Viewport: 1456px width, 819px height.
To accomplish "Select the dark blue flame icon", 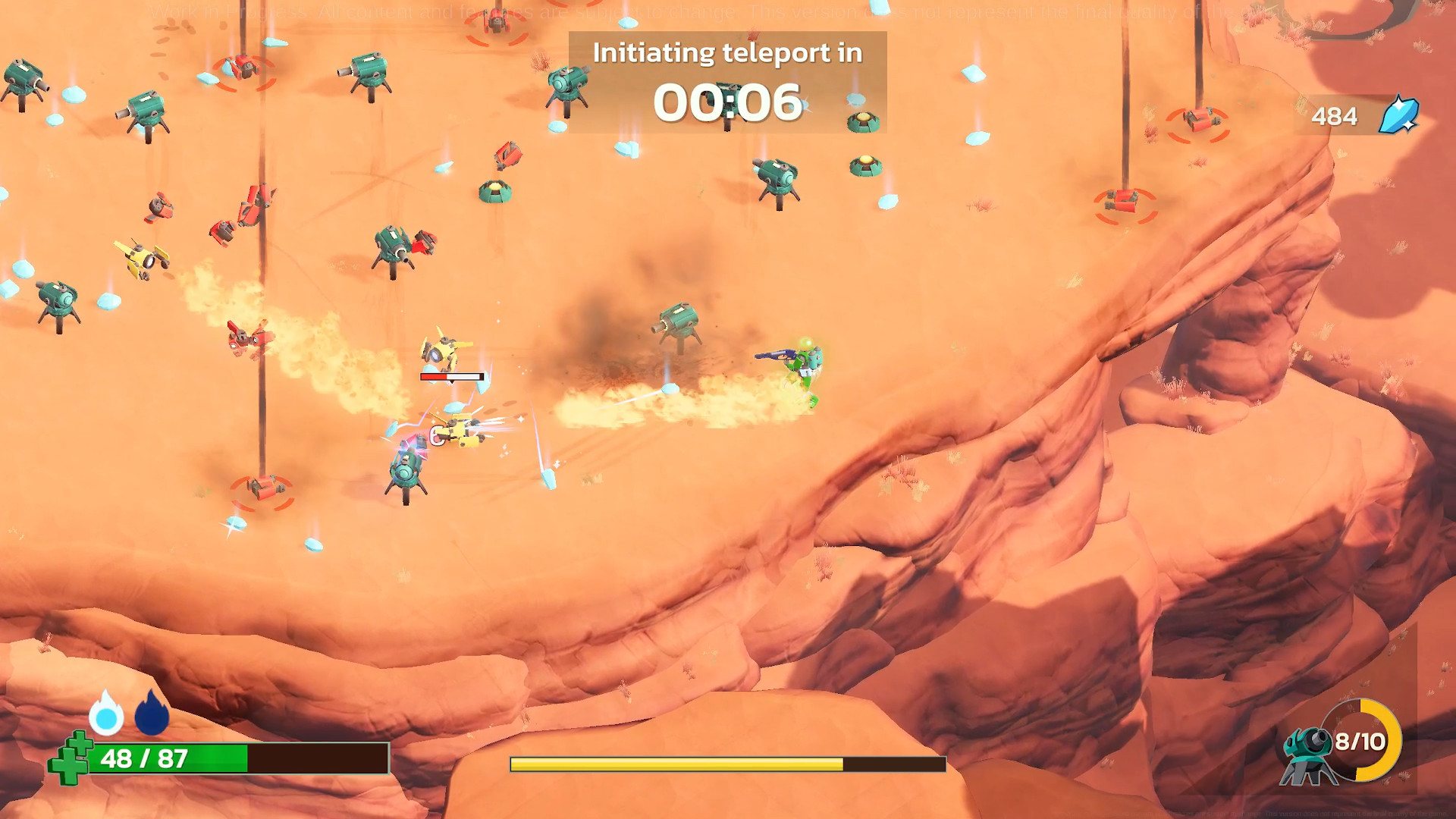I will [152, 714].
